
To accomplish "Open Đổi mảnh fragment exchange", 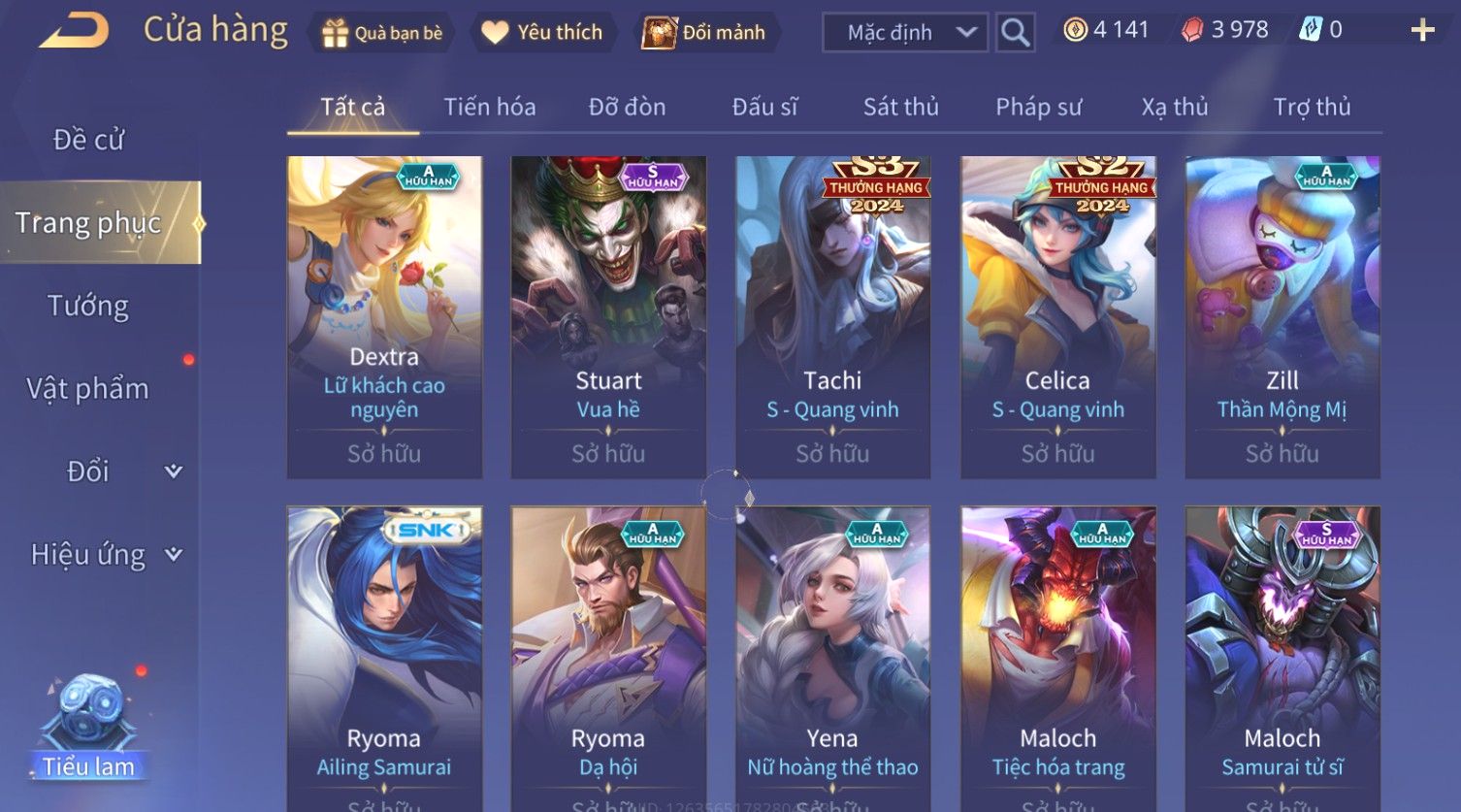I will coord(704,33).
